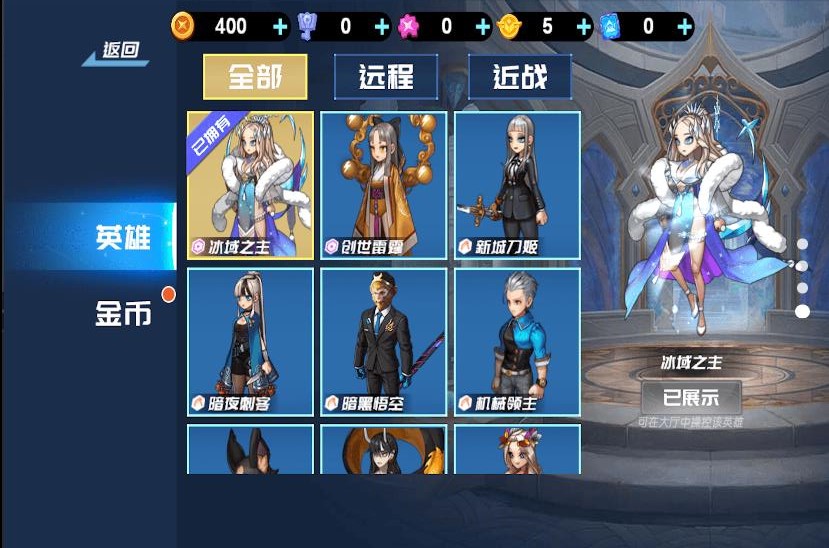Screen dimensions: 829x548
Task: Add gold coins with the plus button
Action: point(280,27)
